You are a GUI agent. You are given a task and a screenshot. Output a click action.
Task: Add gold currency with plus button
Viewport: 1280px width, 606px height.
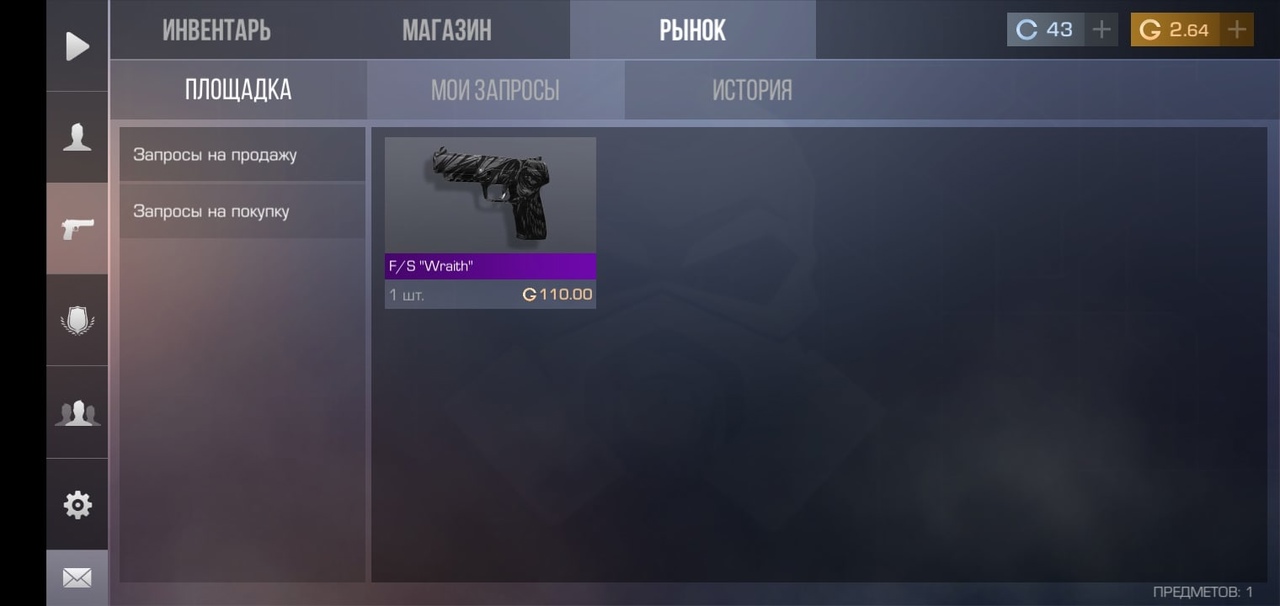coord(1237,30)
